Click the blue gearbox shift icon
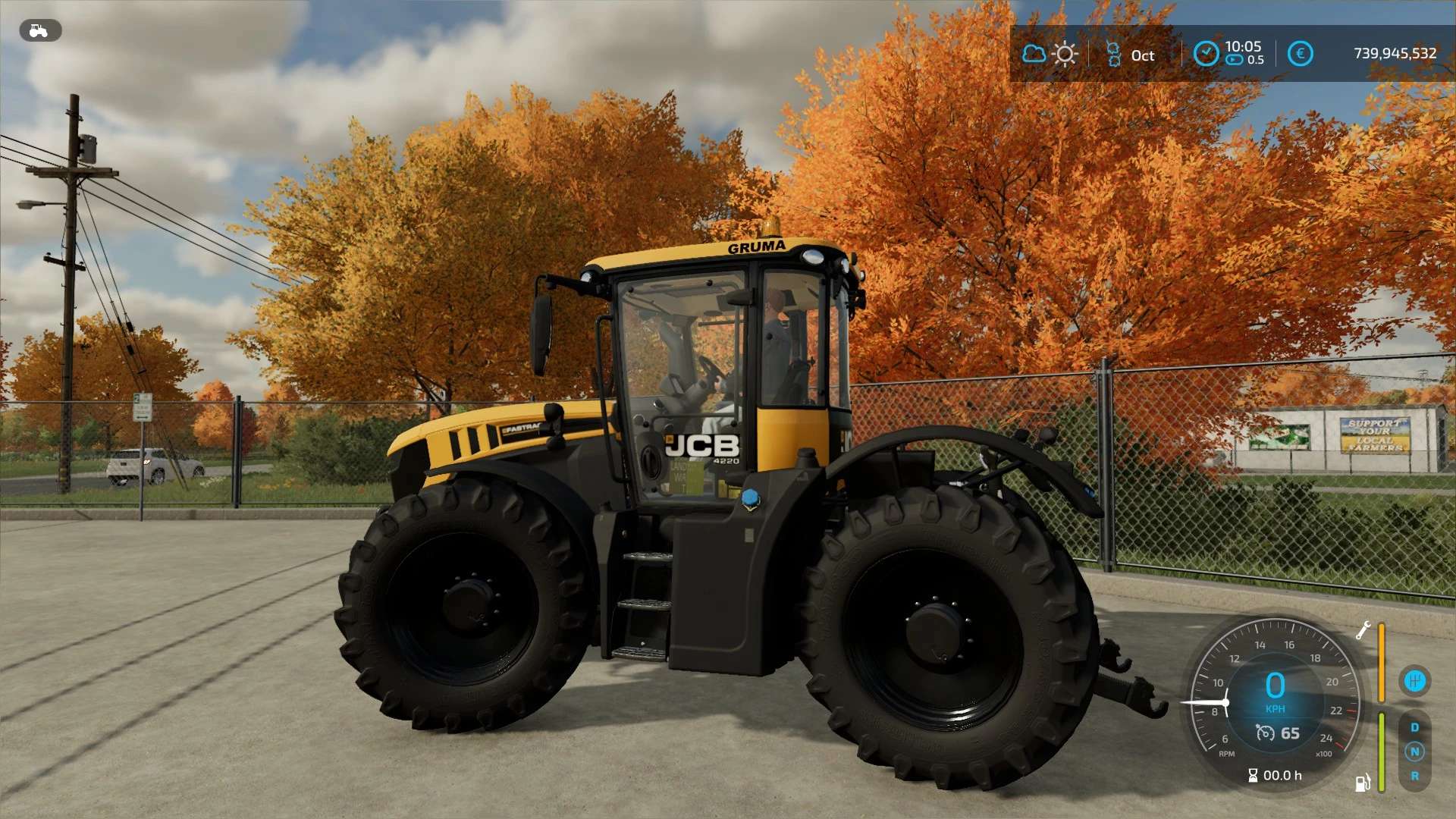The height and width of the screenshot is (819, 1456). 1414,681
